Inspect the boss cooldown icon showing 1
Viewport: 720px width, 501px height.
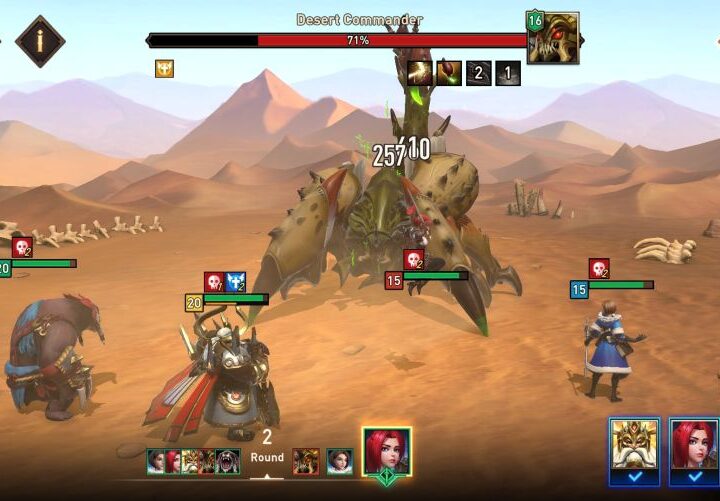coord(508,73)
